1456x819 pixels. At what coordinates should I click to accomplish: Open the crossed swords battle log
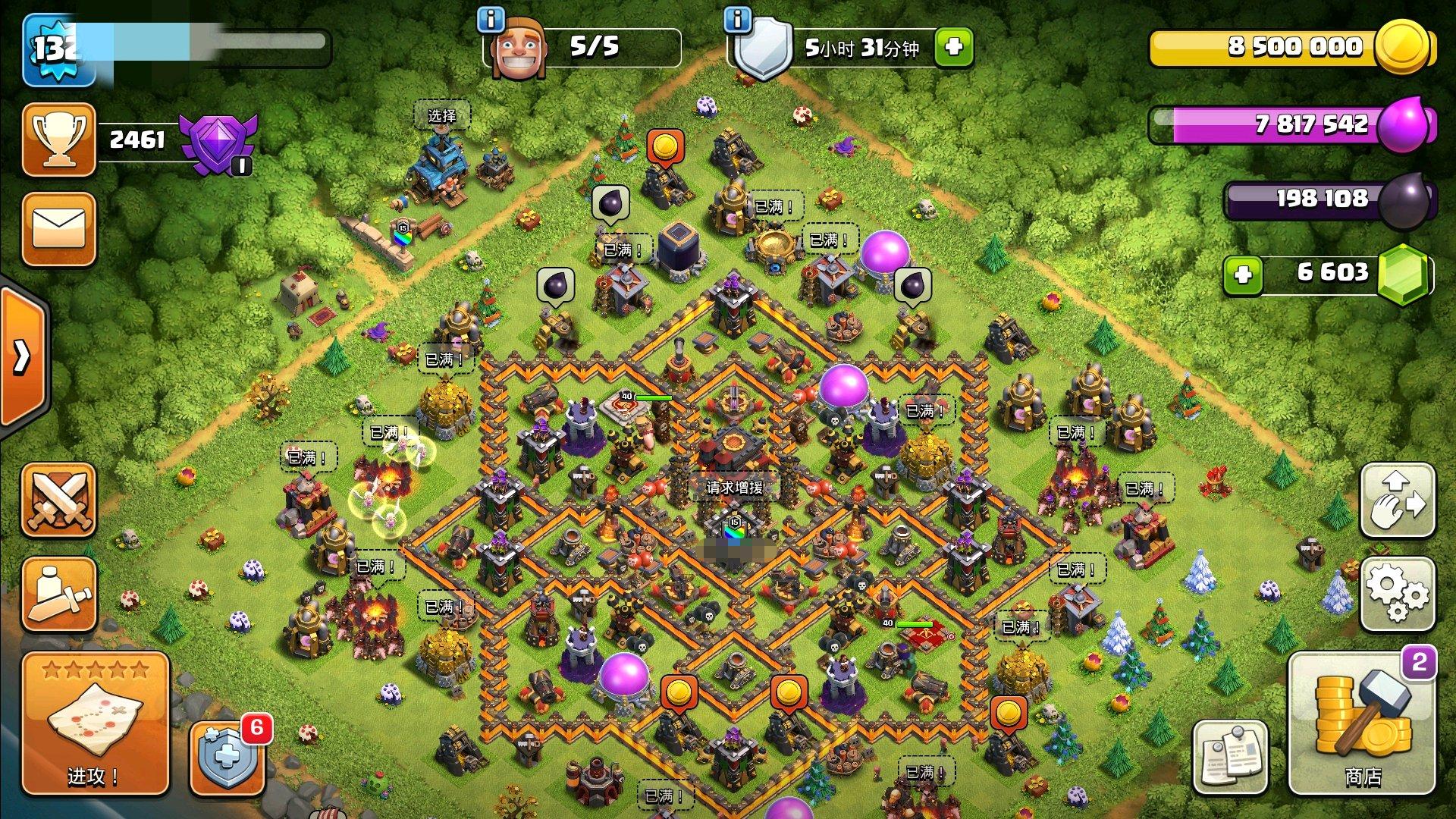click(x=59, y=500)
